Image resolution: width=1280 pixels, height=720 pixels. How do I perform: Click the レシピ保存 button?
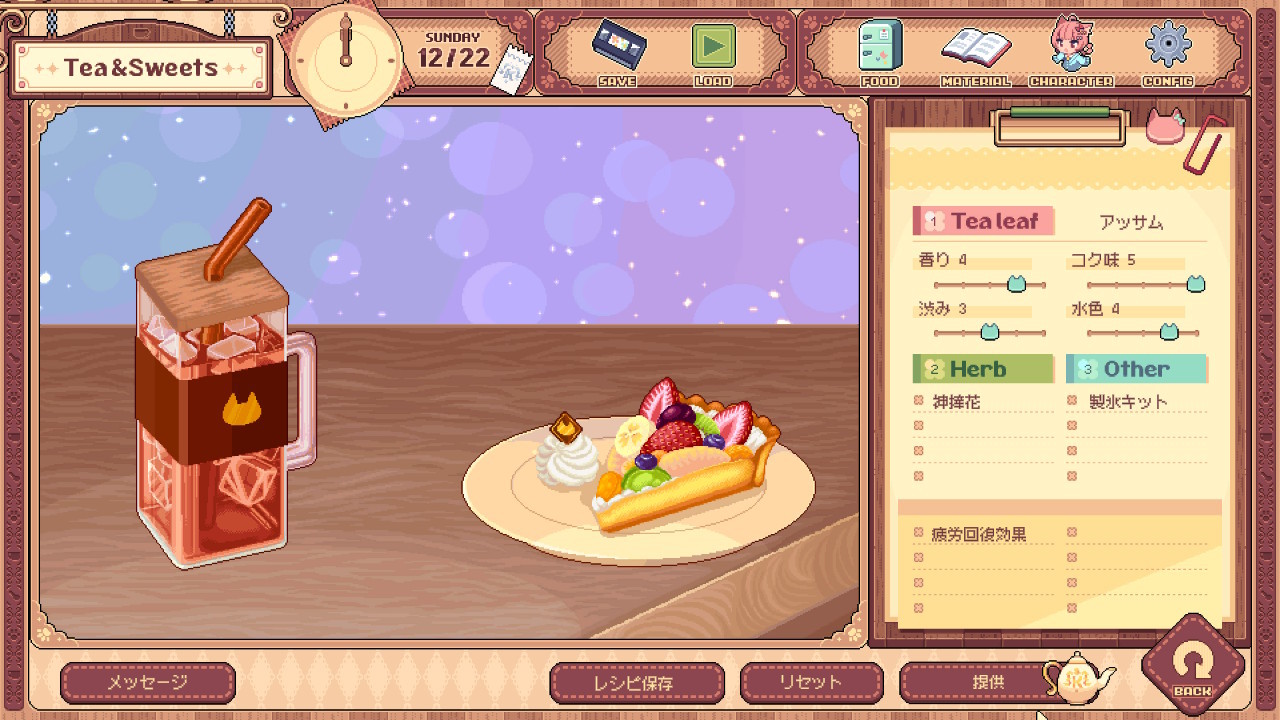click(637, 683)
